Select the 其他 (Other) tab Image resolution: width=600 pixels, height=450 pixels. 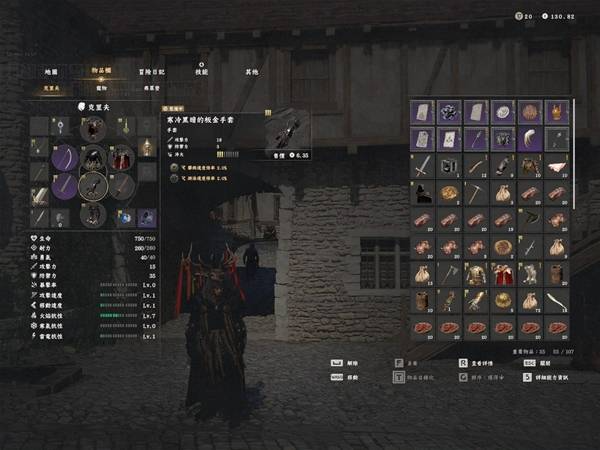251,72
